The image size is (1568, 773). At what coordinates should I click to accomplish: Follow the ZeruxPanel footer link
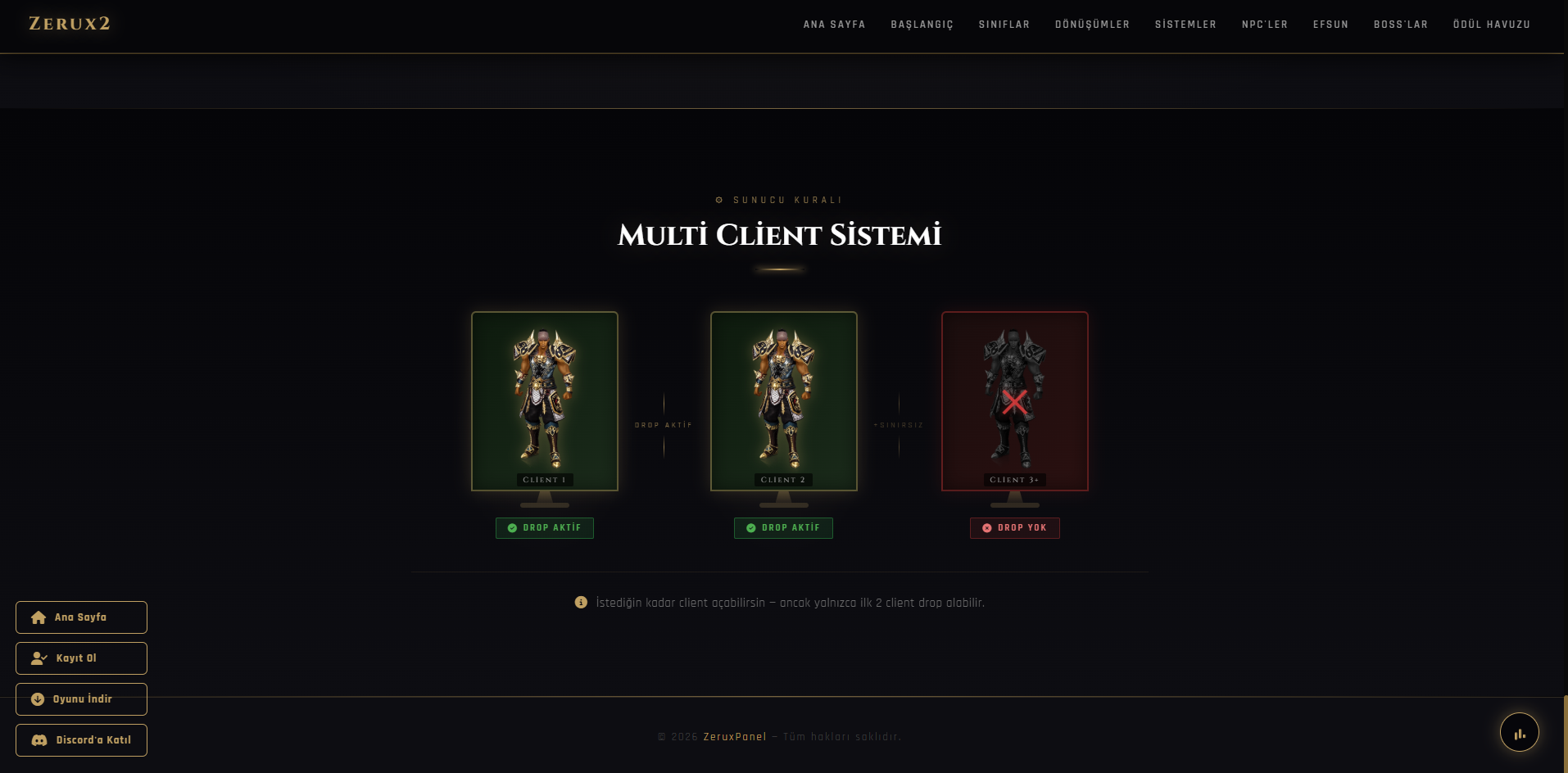pyautogui.click(x=735, y=737)
